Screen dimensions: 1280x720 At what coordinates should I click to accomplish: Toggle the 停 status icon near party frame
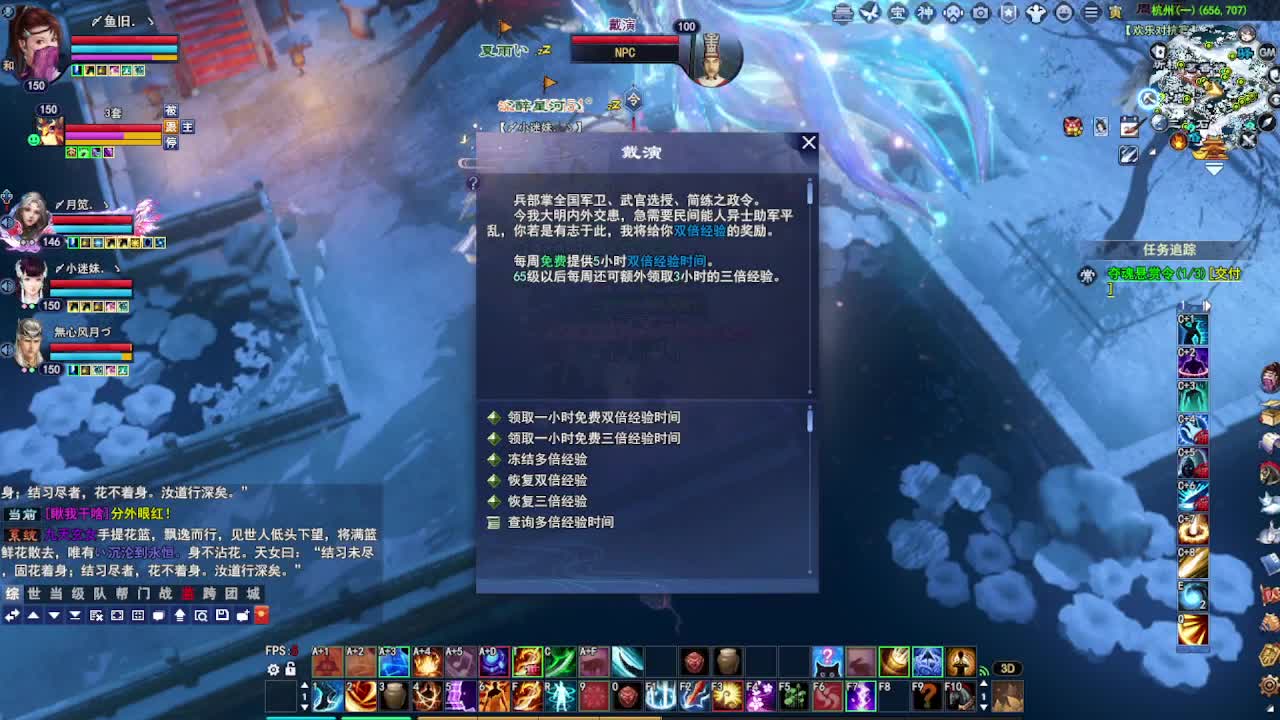[x=171, y=143]
